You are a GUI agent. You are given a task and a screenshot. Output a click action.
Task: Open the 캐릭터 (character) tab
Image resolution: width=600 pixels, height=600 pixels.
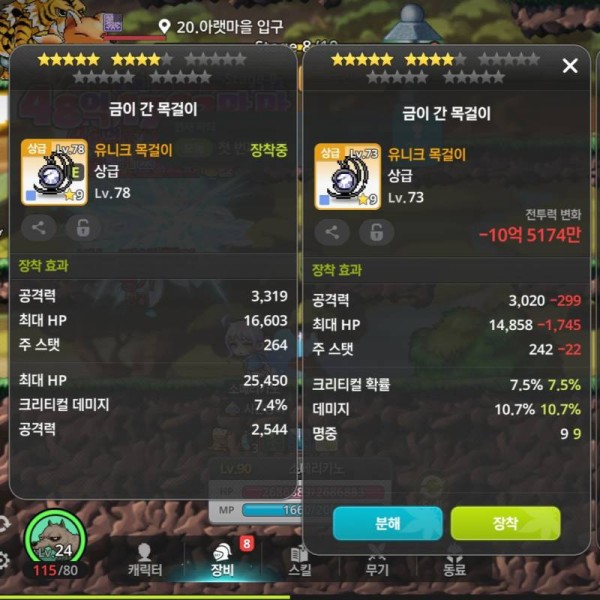pyautogui.click(x=145, y=560)
